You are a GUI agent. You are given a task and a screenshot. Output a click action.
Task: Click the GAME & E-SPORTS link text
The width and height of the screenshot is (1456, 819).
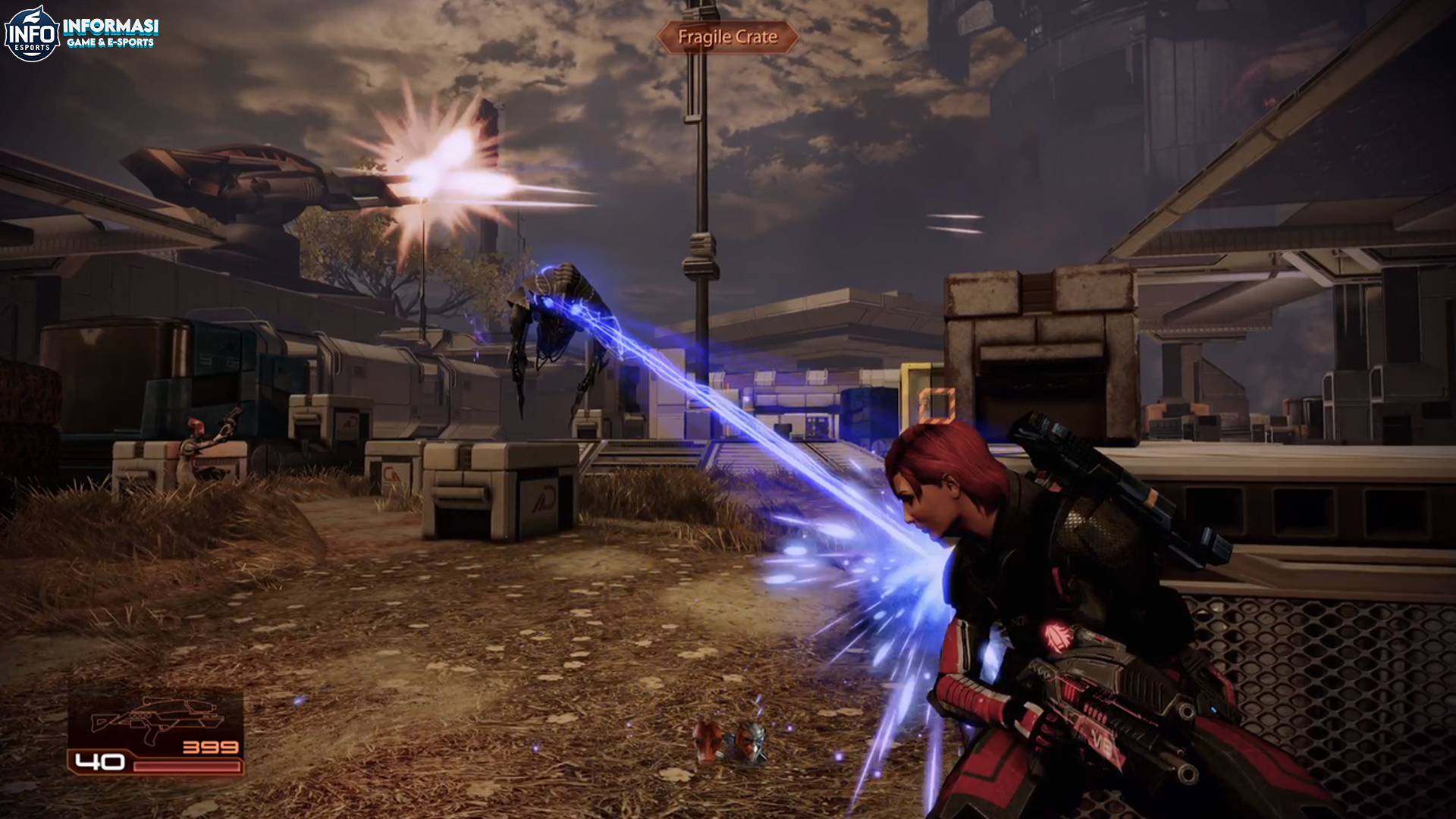point(112,41)
